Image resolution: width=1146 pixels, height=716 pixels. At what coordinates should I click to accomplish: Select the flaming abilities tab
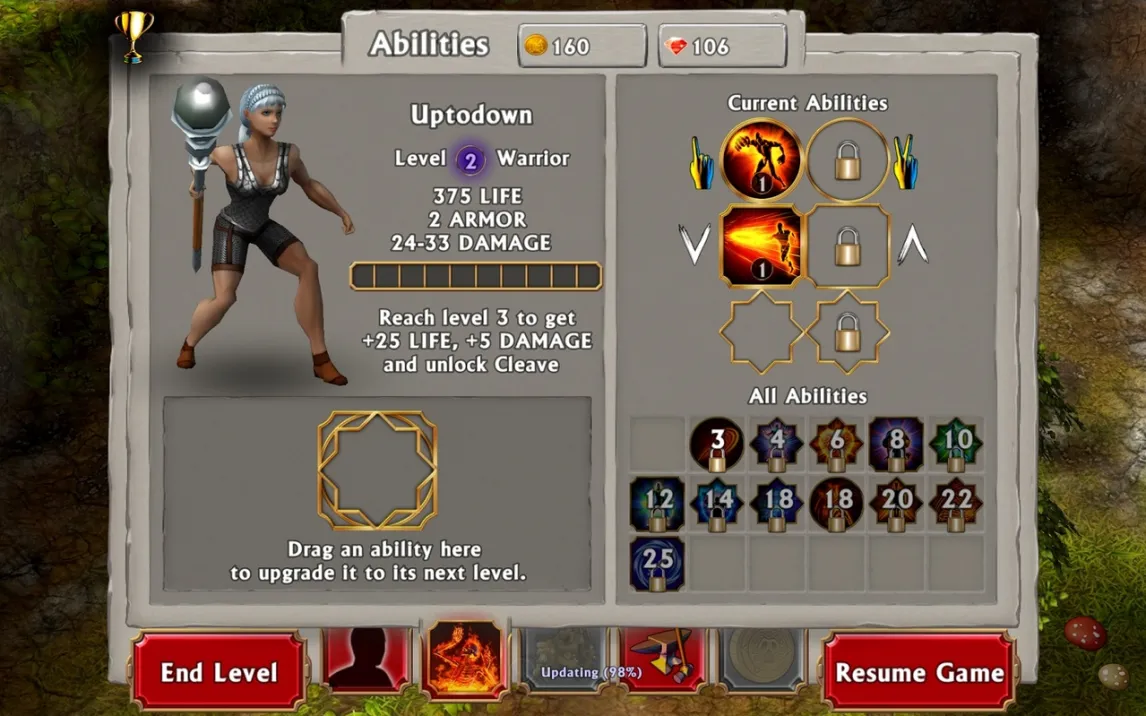coord(465,659)
